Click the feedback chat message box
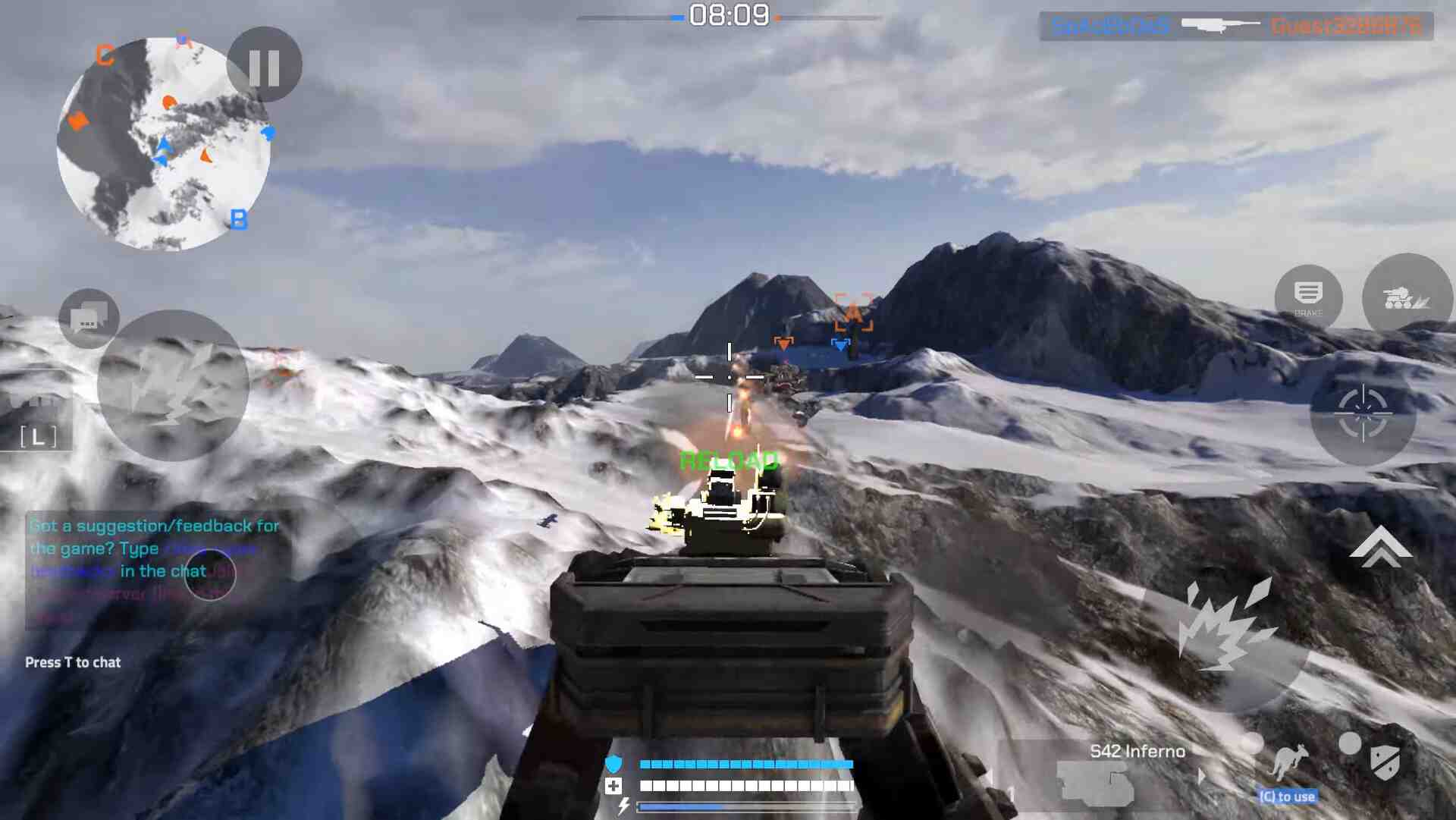Viewport: 1456px width, 820px height. 155,570
